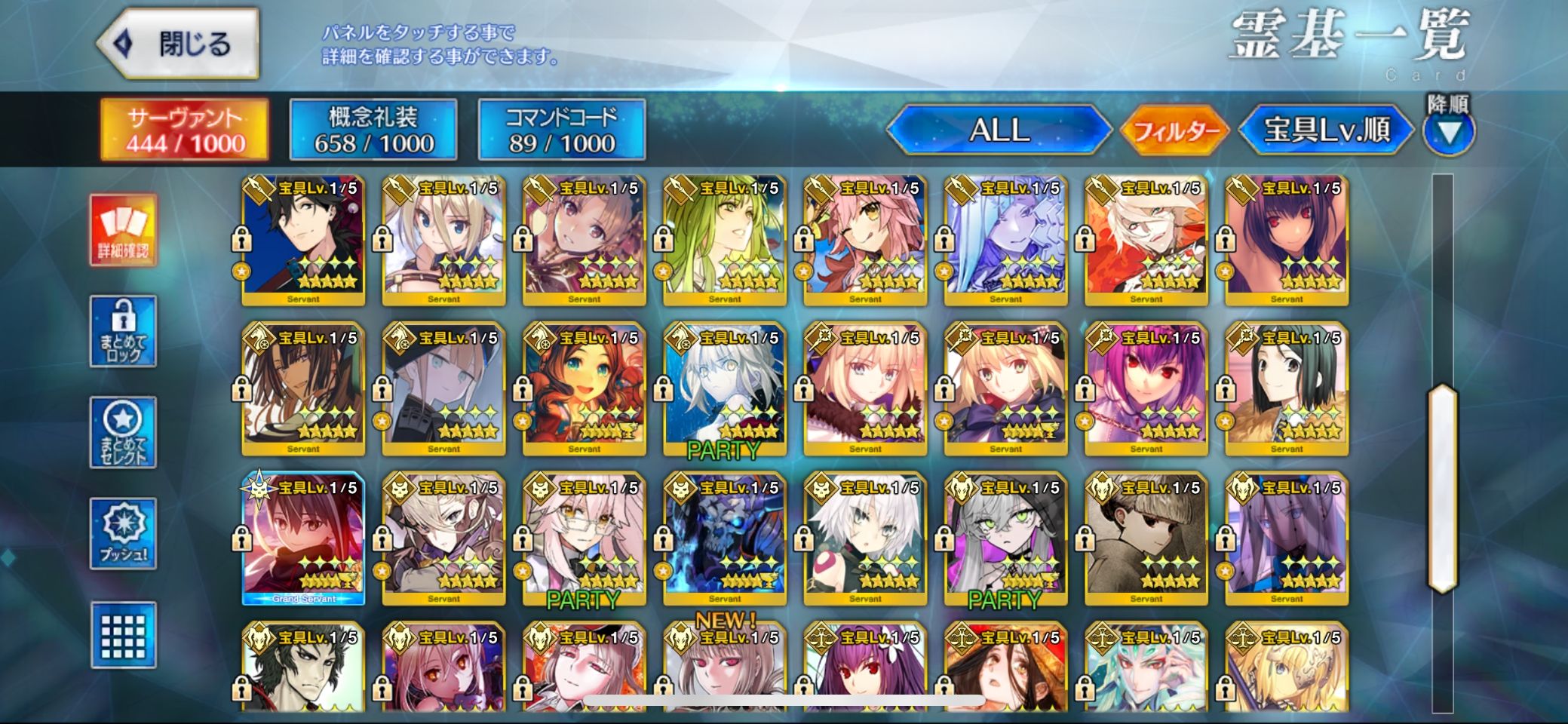The width and height of the screenshot is (1568, 724).
Task: Close the spirit origin list with 閉じる
Action: click(180, 44)
